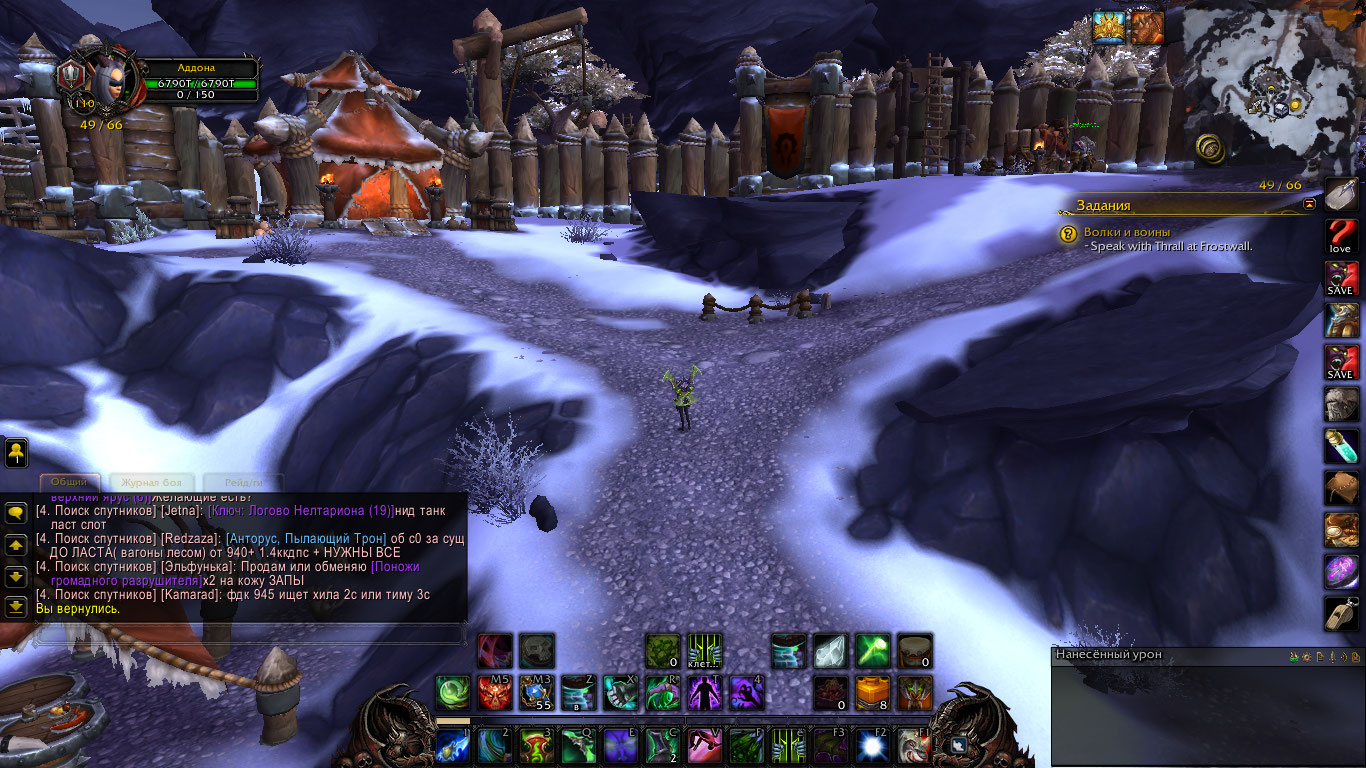
Task: Activate the red demon face ability M5
Action: pos(494,692)
